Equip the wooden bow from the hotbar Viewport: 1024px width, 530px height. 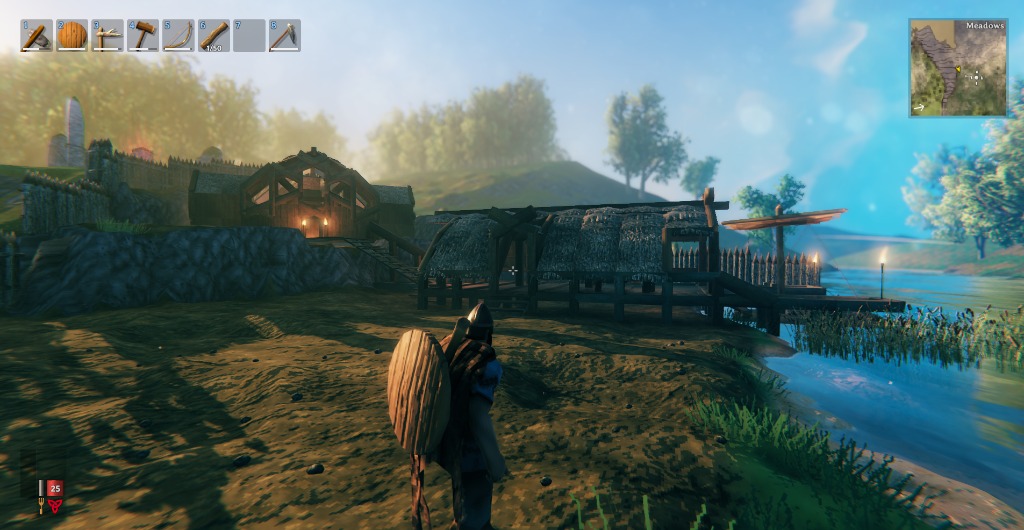pyautogui.click(x=178, y=36)
